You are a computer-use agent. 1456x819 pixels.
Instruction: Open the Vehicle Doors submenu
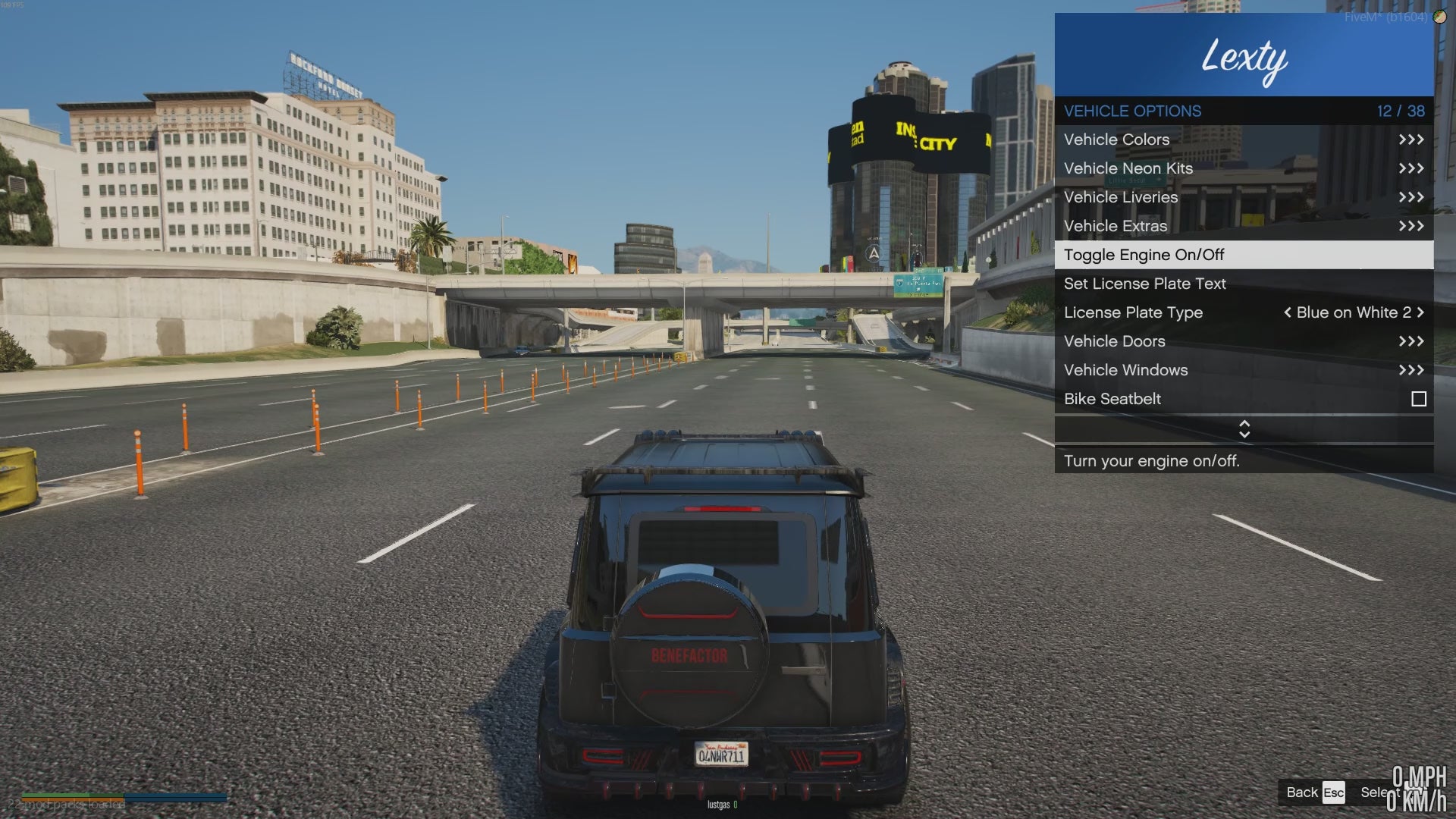tap(1244, 341)
